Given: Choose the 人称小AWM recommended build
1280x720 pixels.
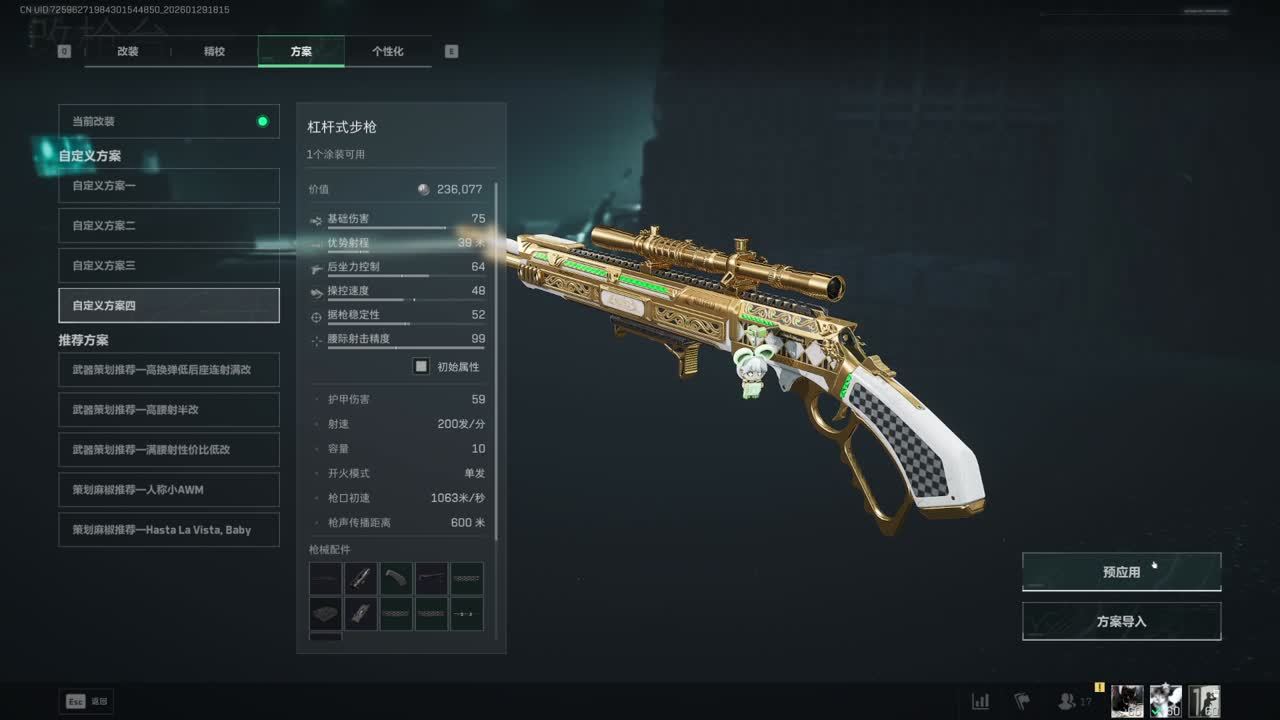Looking at the screenshot, I should [x=168, y=490].
